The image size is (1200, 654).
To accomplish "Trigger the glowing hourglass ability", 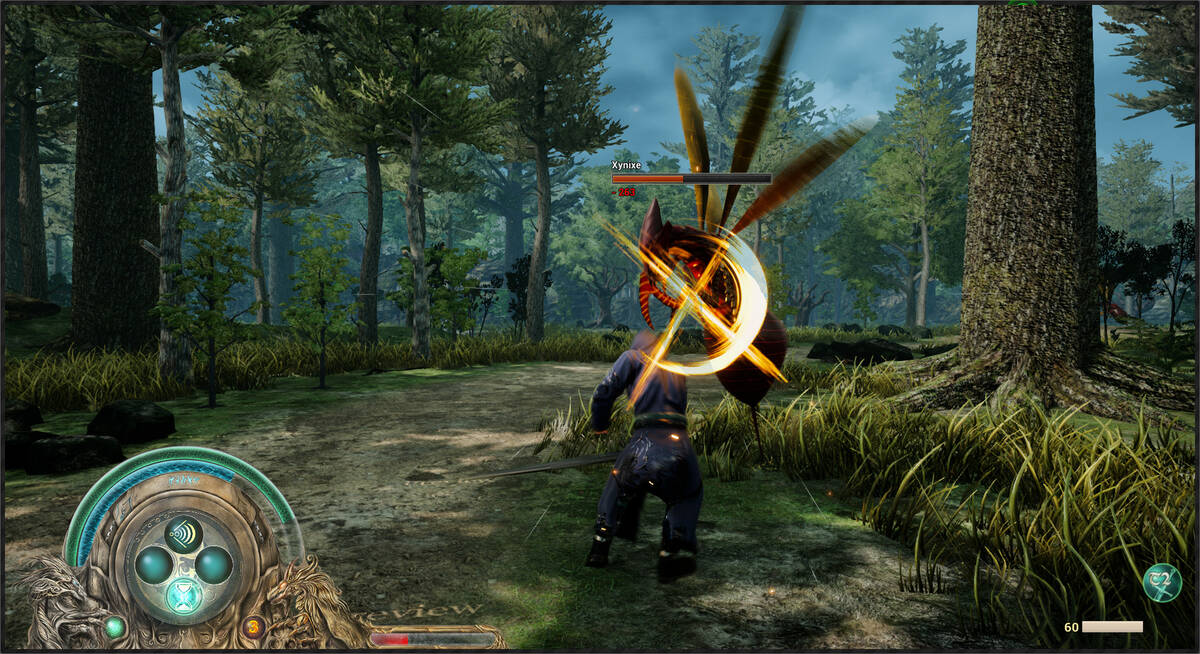I will coord(184,597).
